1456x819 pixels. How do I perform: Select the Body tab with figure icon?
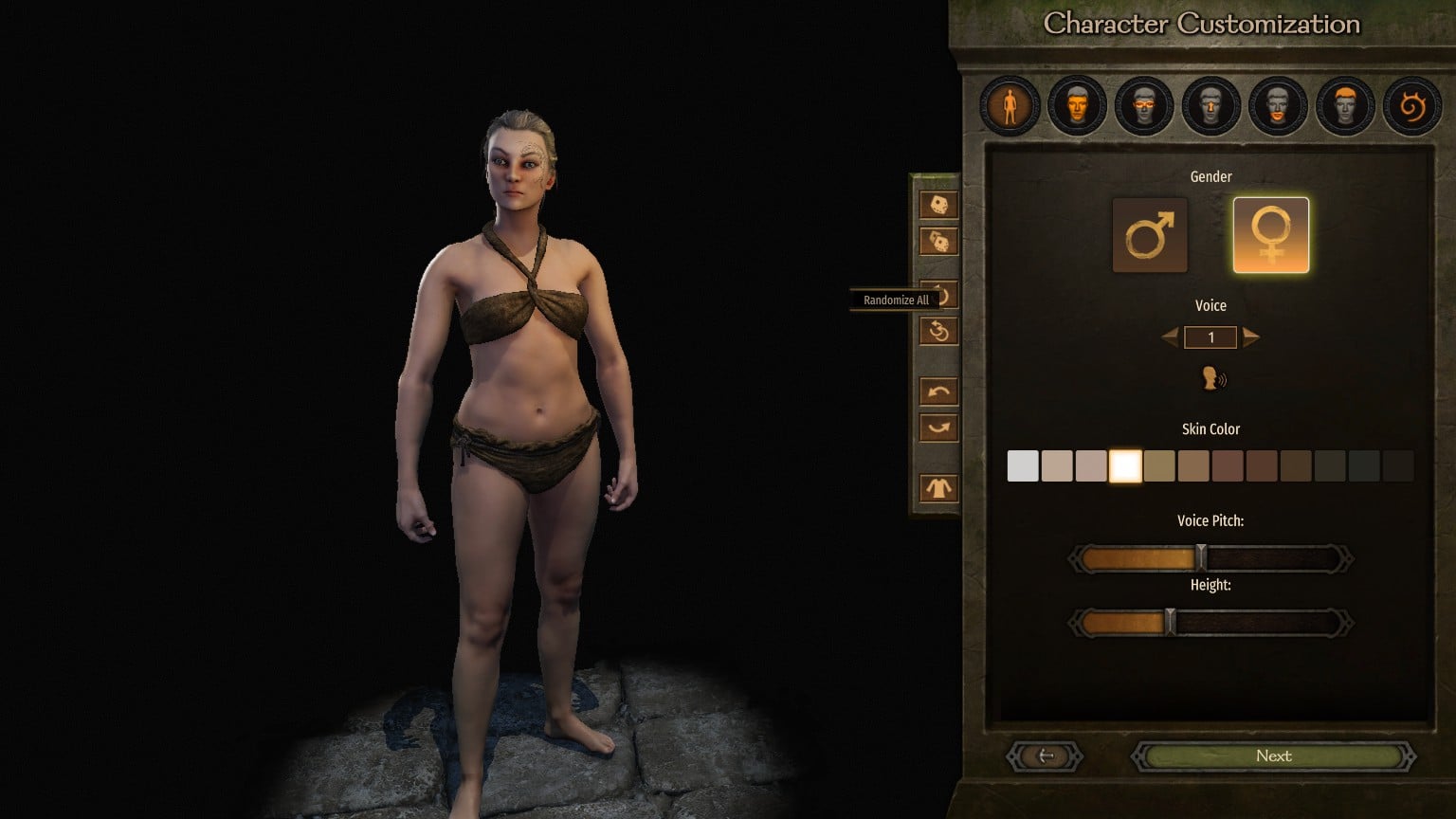(1010, 105)
